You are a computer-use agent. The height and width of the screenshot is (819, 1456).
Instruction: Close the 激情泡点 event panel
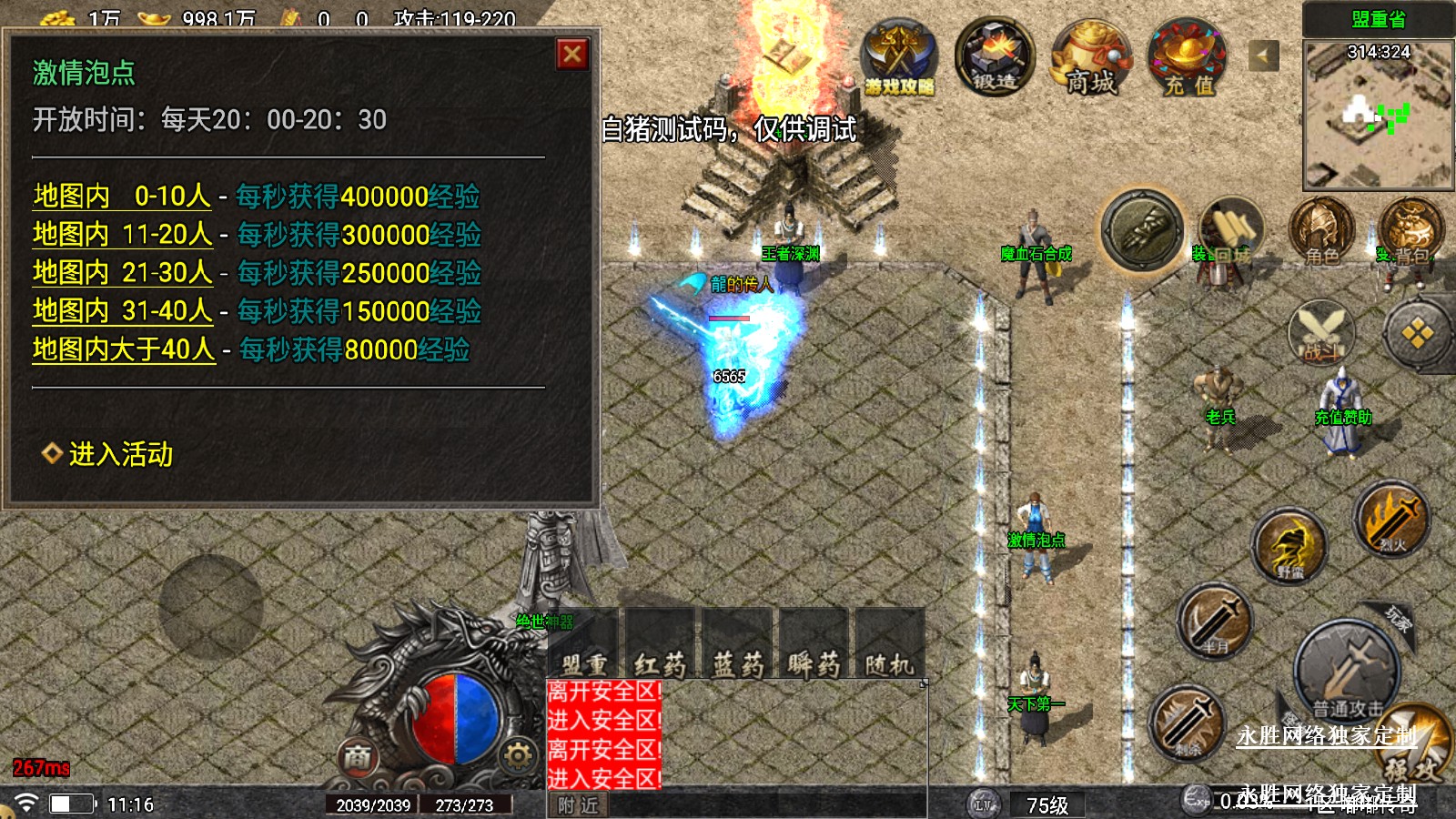[x=572, y=55]
